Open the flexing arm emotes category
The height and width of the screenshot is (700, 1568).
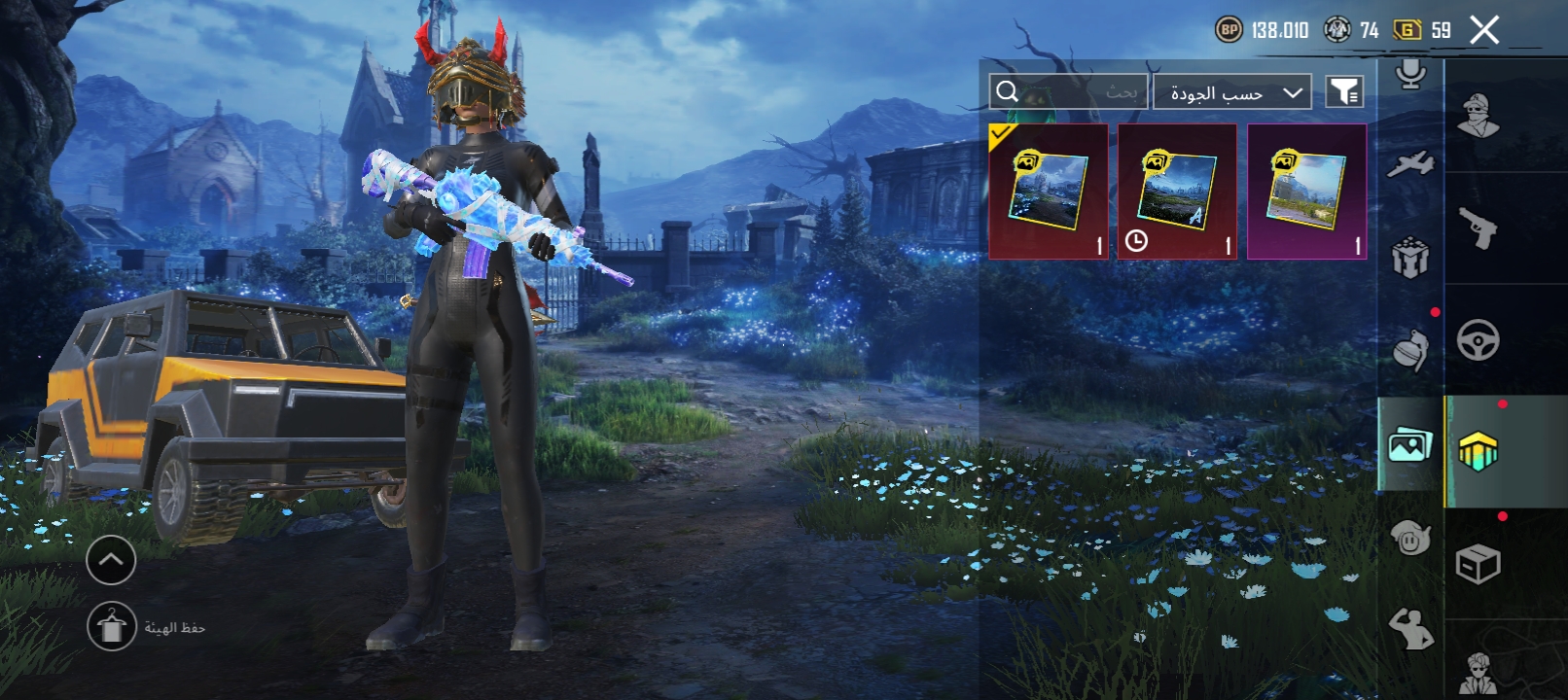pyautogui.click(x=1410, y=629)
